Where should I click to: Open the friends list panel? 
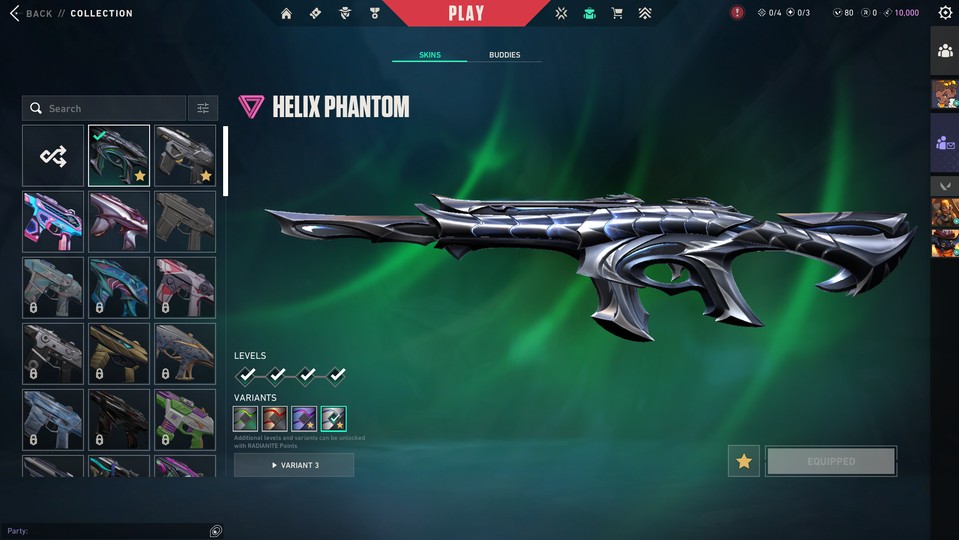[945, 50]
